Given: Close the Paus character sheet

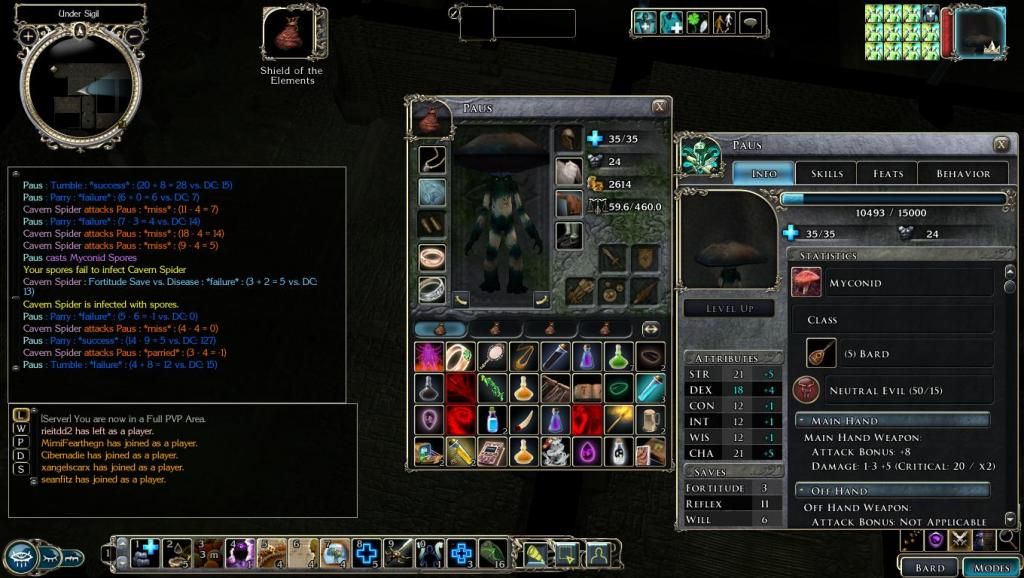Looking at the screenshot, I should point(1001,145).
